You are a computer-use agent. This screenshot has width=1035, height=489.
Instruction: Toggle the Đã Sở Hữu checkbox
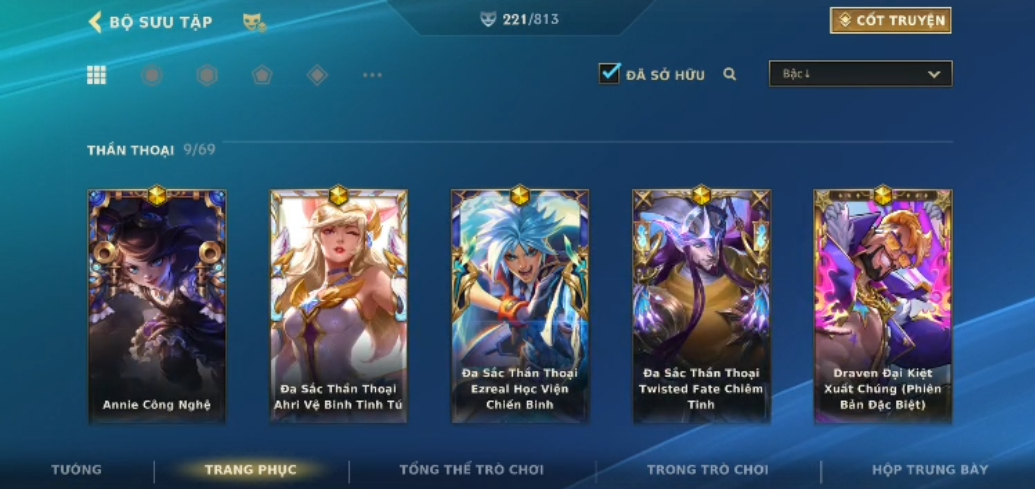point(609,73)
